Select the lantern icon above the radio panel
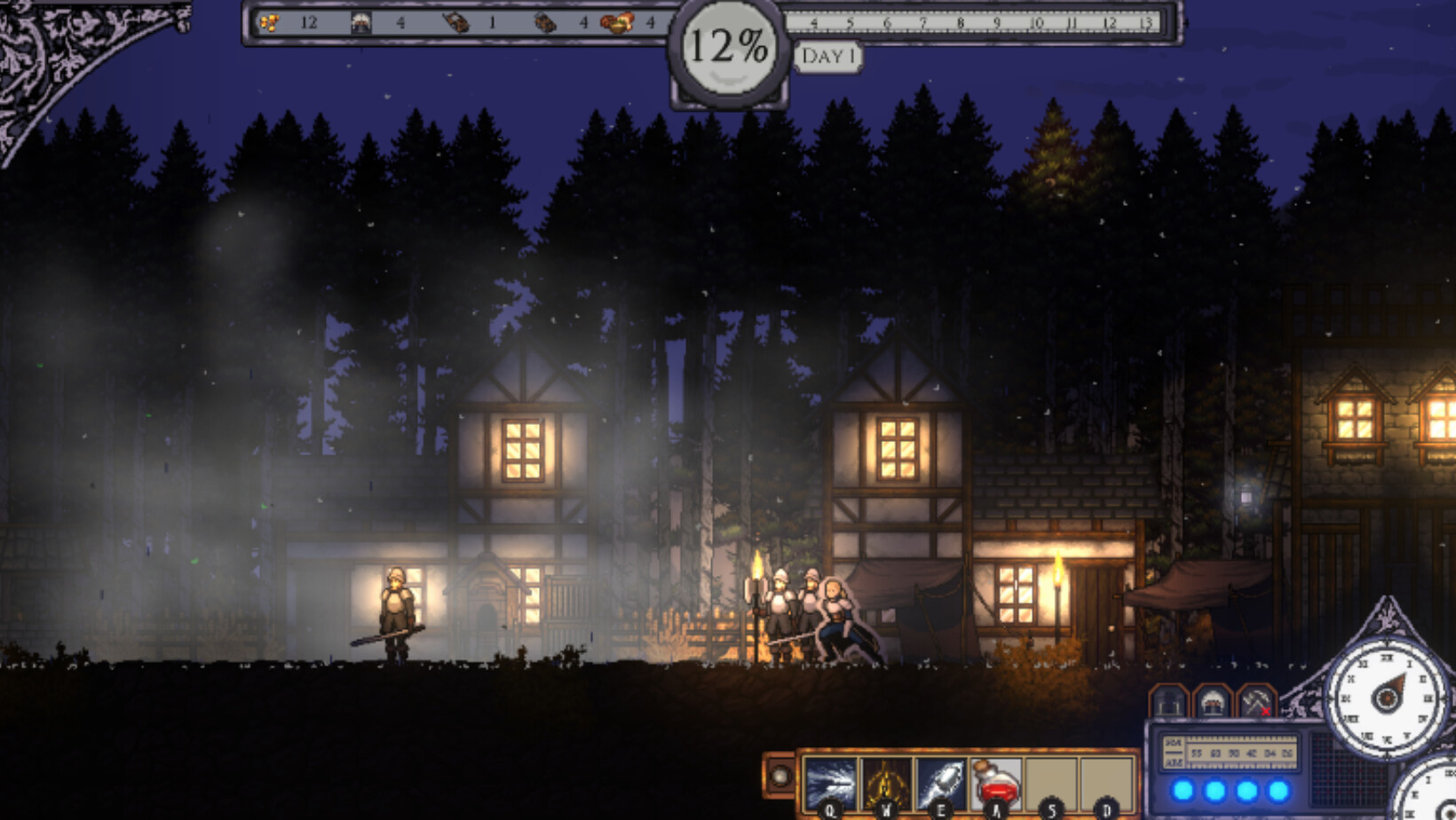This screenshot has height=820, width=1456. (1167, 702)
